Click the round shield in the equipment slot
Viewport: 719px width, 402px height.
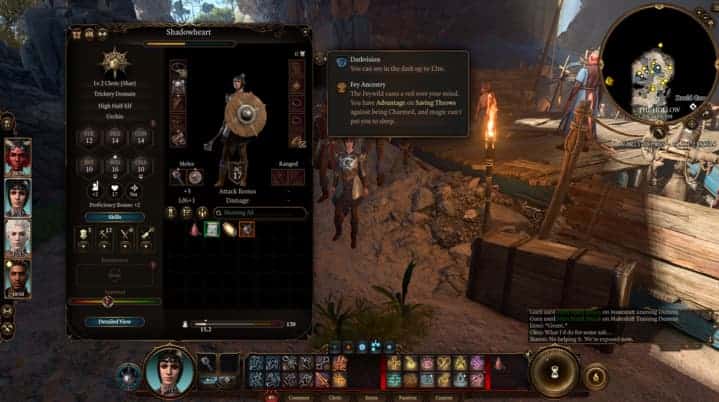[195, 177]
